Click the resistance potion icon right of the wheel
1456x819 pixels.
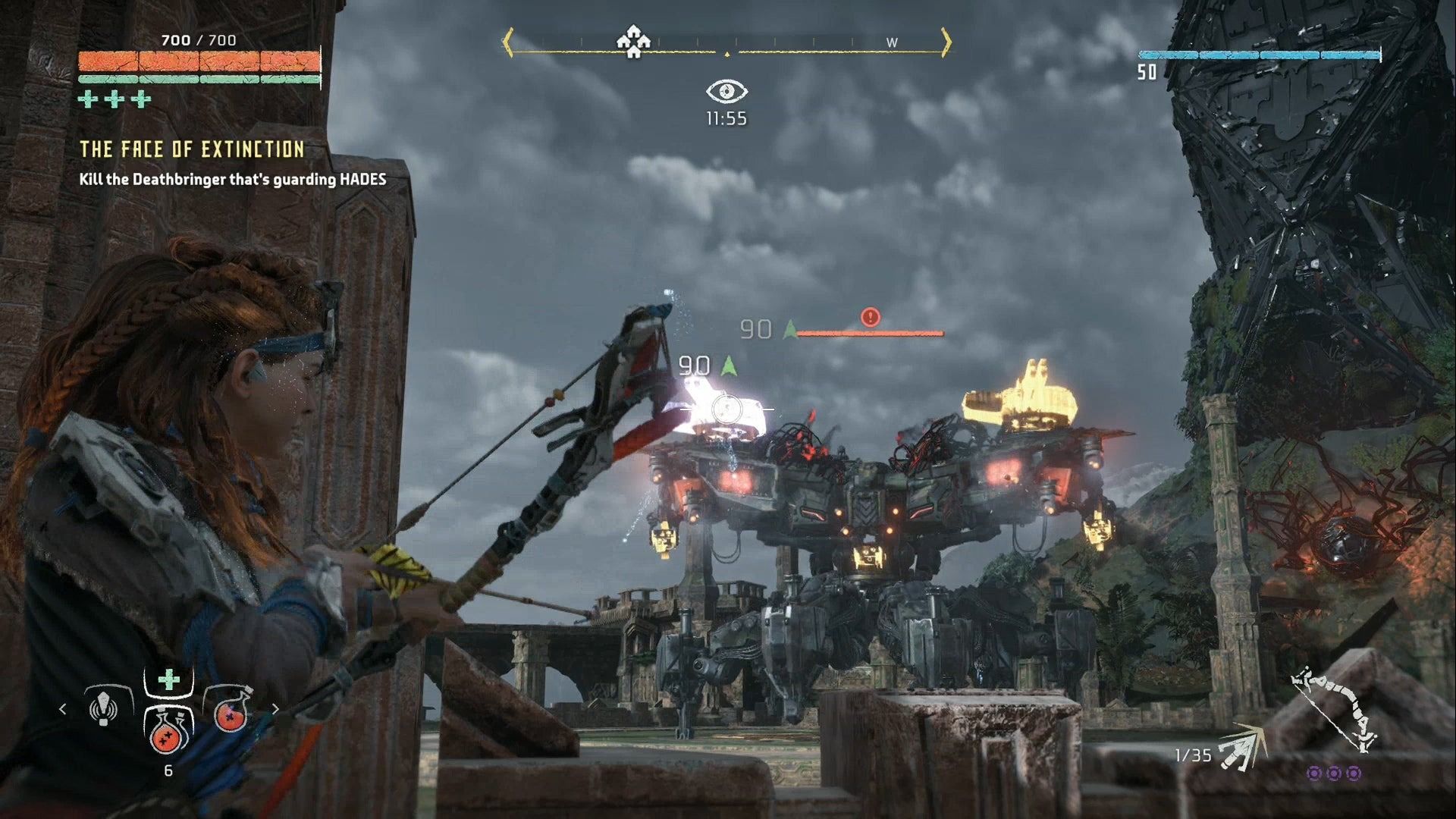tap(231, 714)
